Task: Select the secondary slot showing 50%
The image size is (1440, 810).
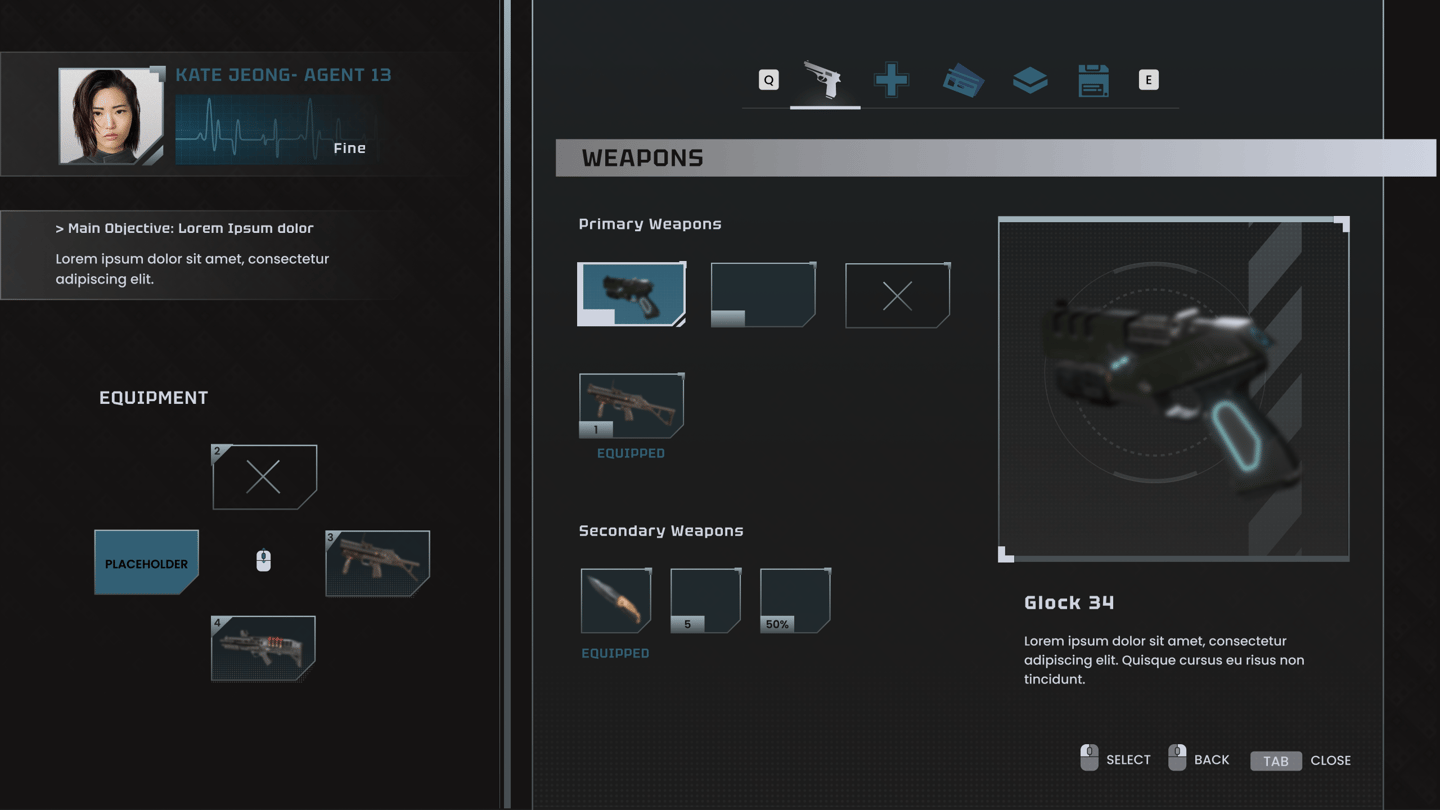Action: coord(795,600)
